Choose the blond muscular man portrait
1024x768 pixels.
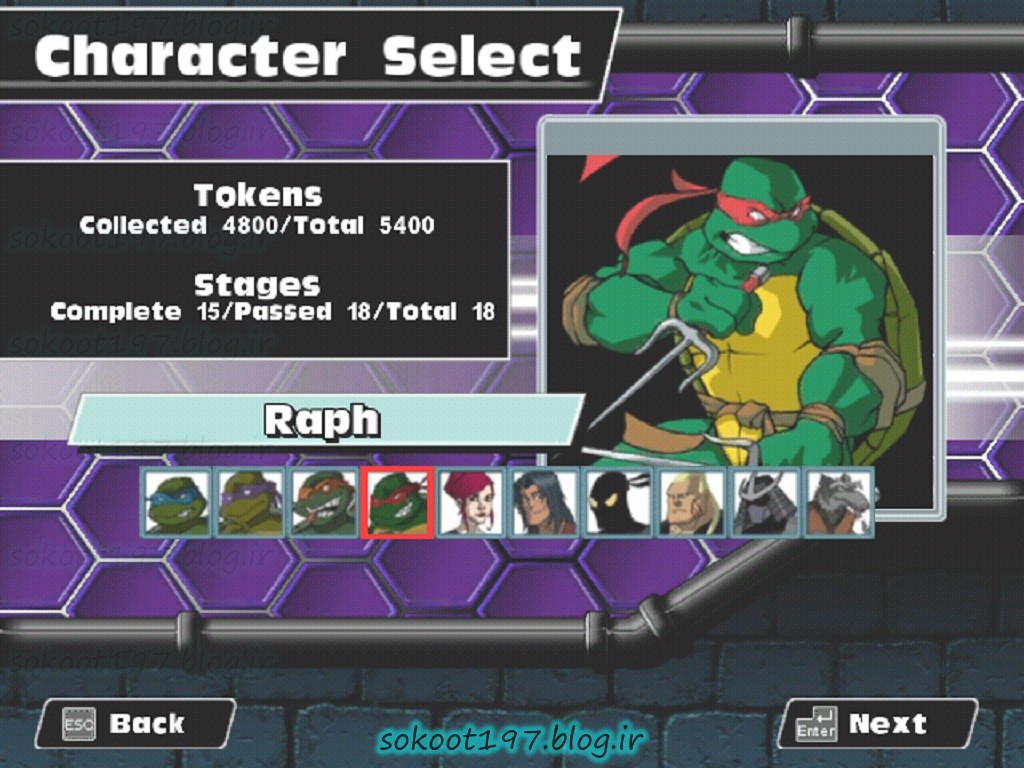click(x=691, y=502)
